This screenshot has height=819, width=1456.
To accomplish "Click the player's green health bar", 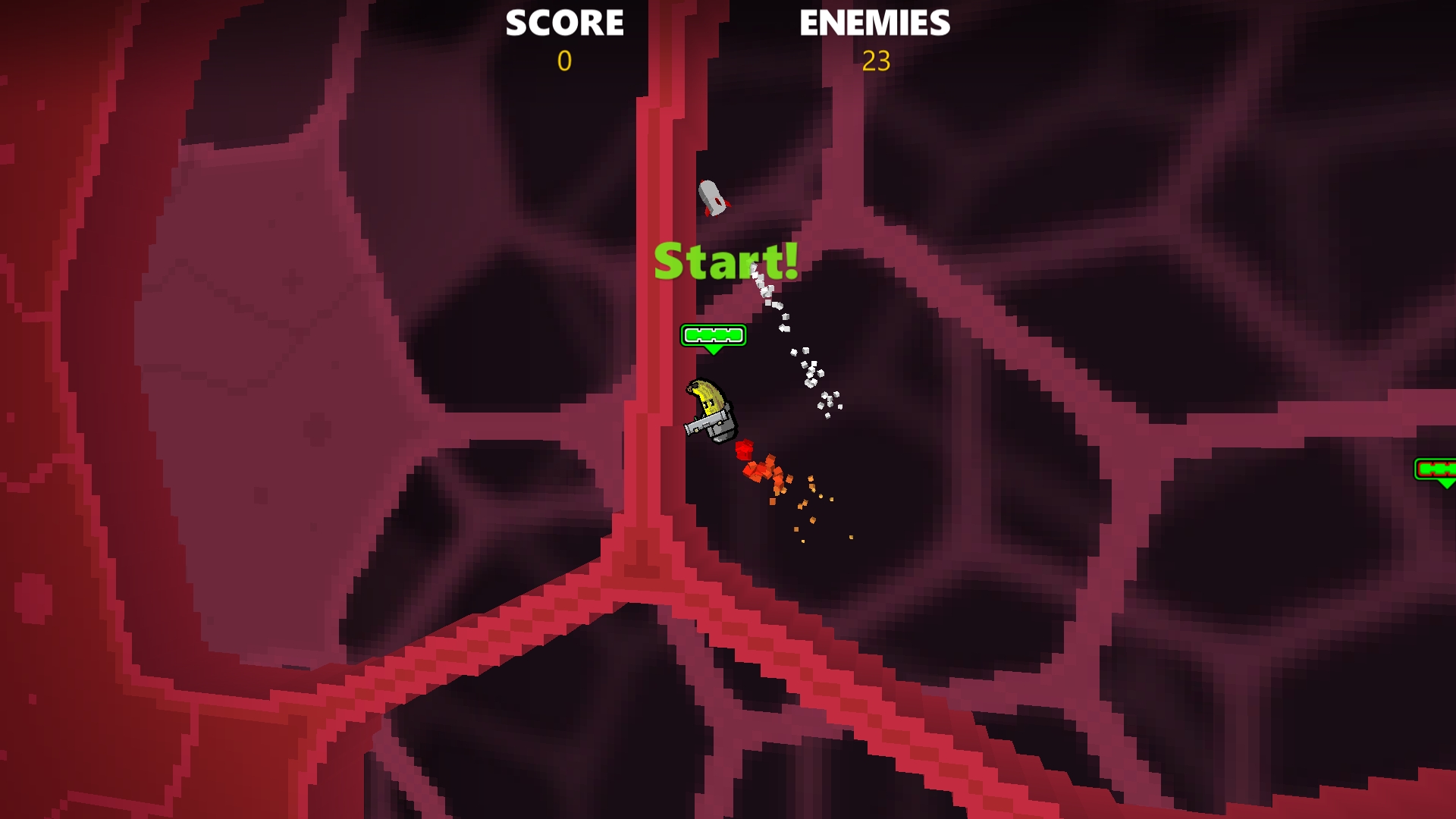I will (714, 336).
